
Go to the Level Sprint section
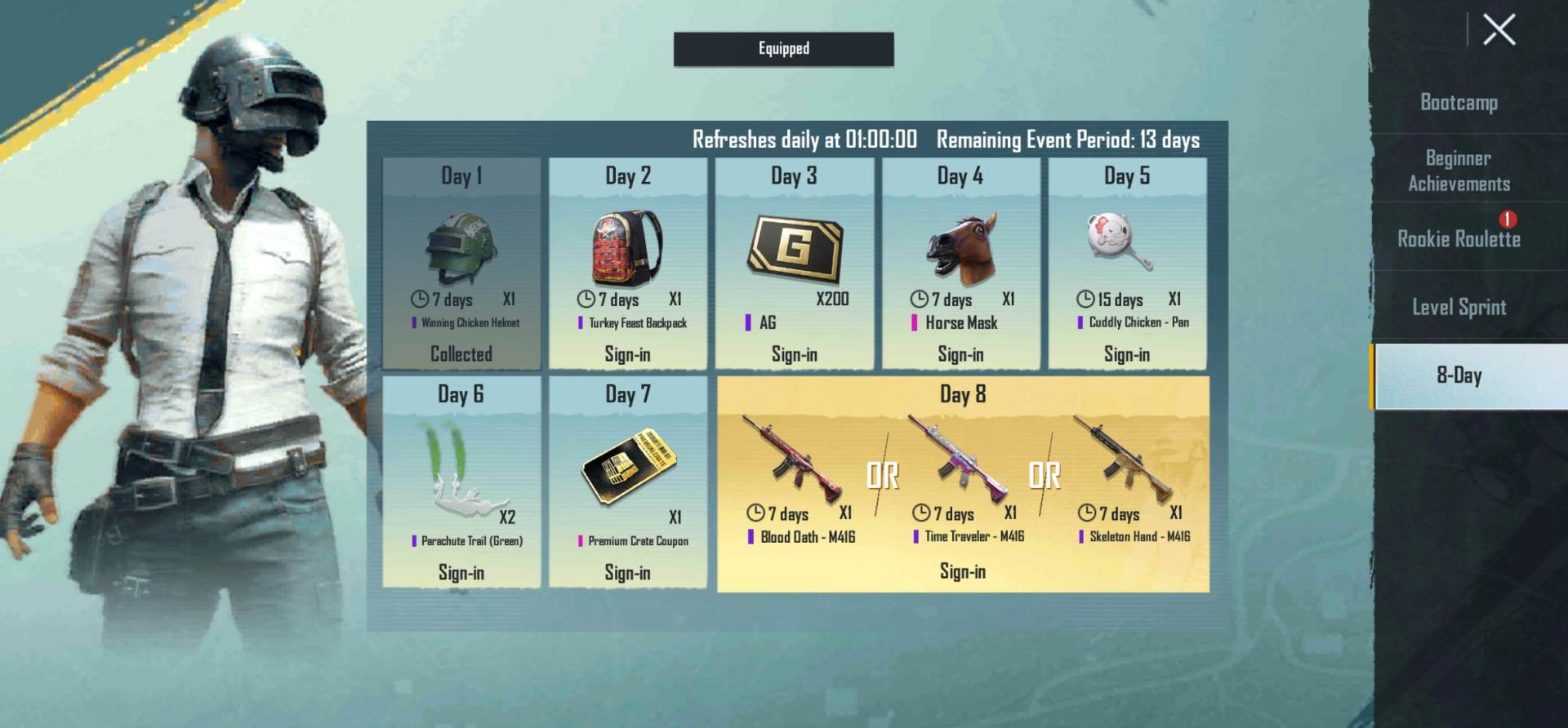click(1460, 308)
